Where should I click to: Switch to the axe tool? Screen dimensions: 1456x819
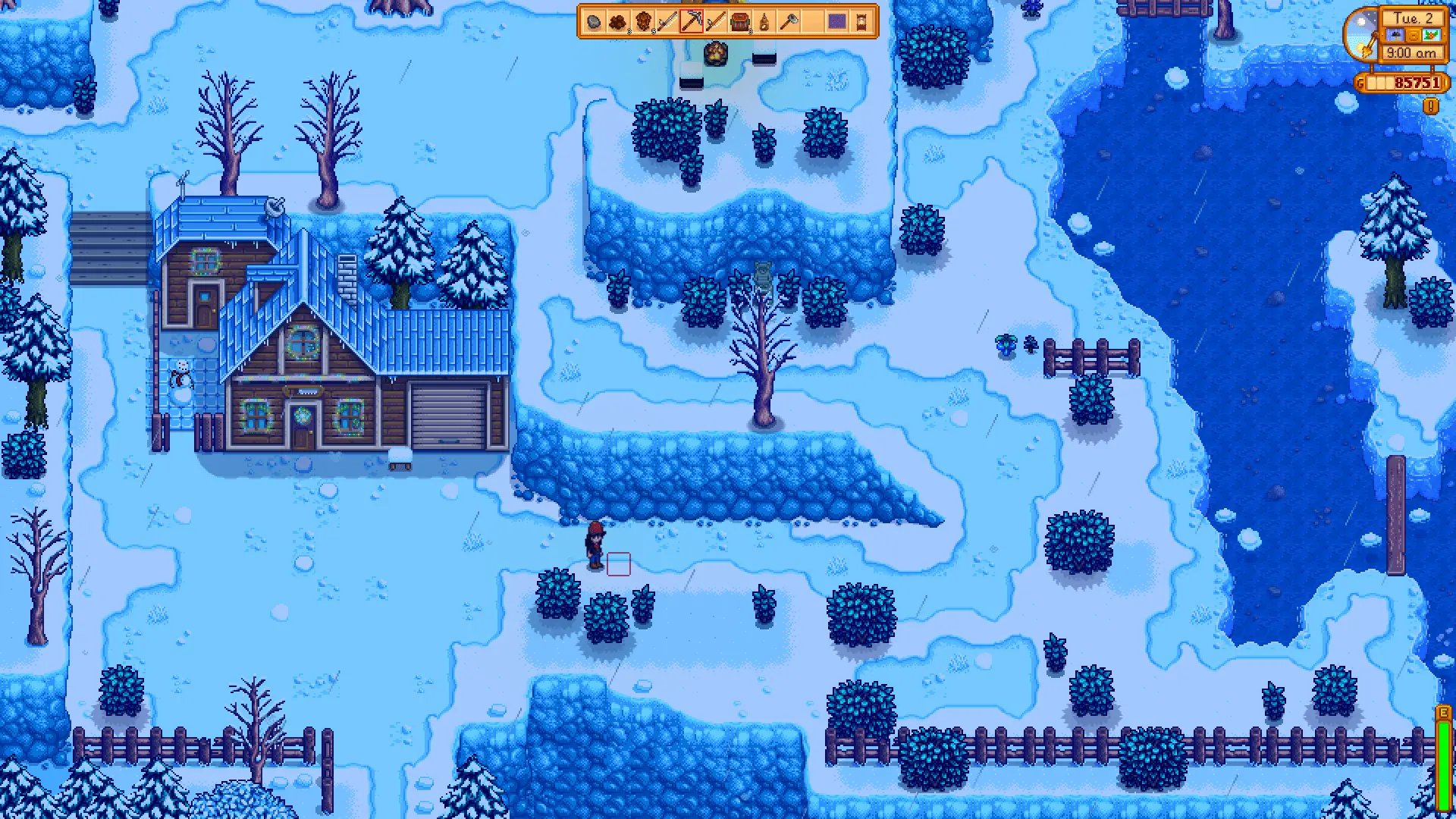788,22
